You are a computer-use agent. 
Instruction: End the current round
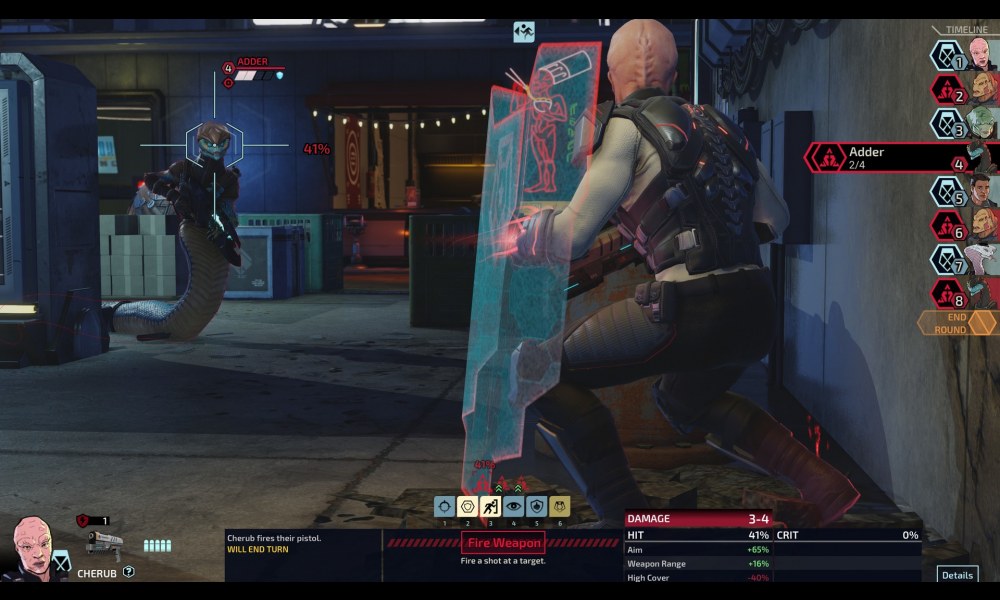coord(957,324)
